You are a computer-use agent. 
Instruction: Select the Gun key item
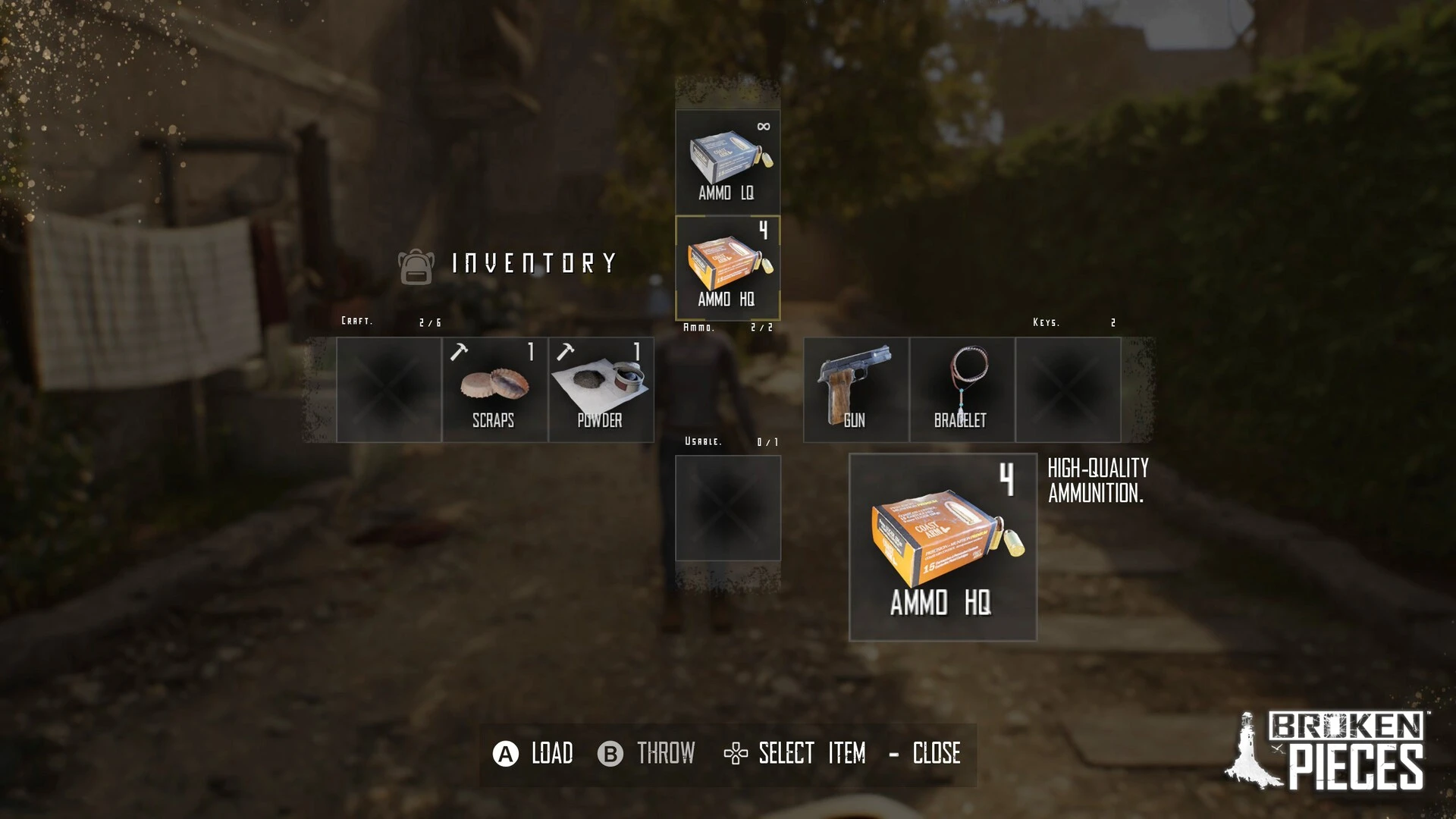[x=855, y=390]
